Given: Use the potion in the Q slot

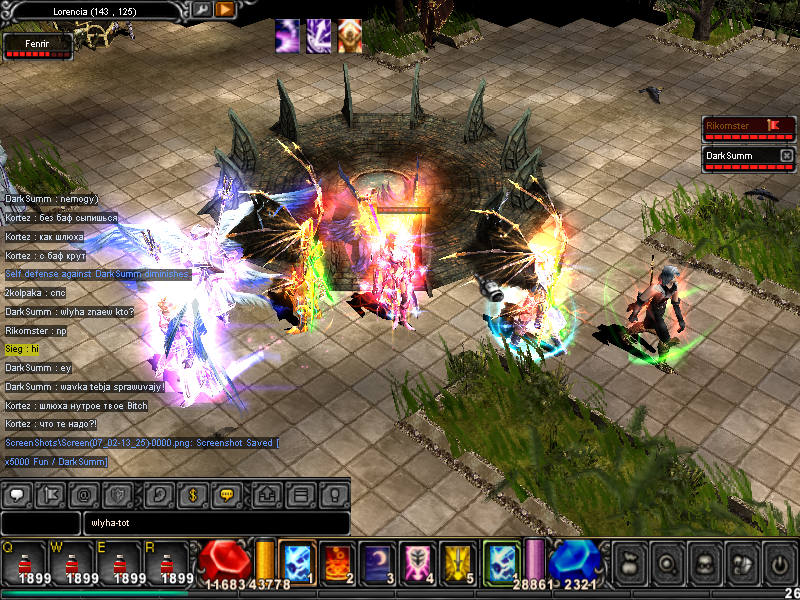Looking at the screenshot, I should click(23, 562).
